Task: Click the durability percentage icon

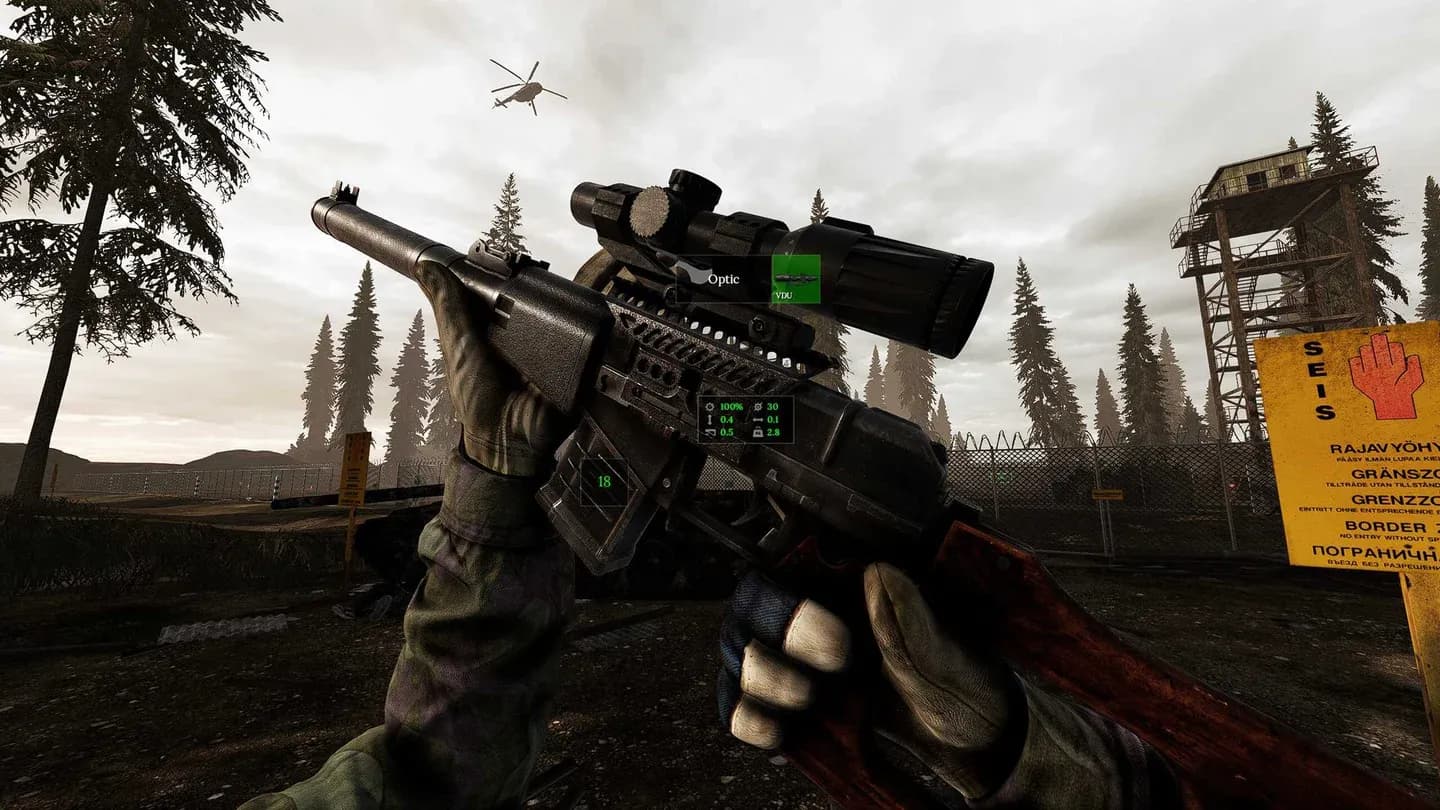Action: (x=710, y=406)
